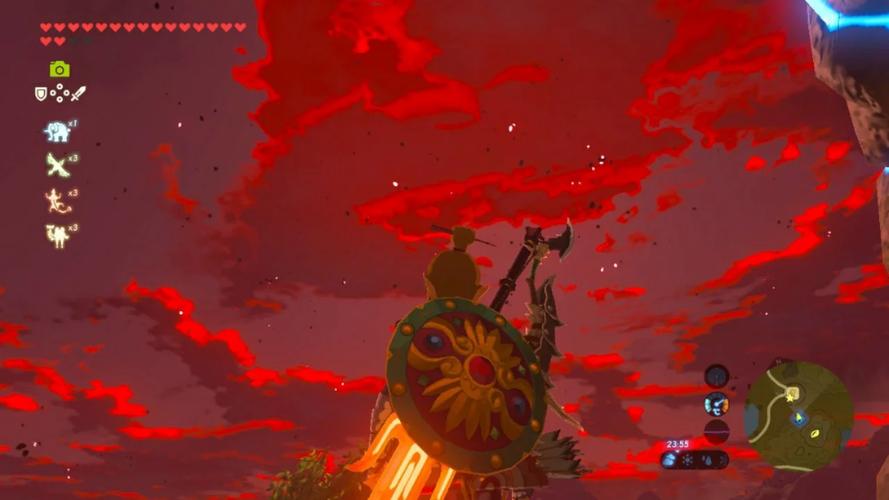Activate Revali's Gale bird icon
The width and height of the screenshot is (889, 500).
coord(56,165)
